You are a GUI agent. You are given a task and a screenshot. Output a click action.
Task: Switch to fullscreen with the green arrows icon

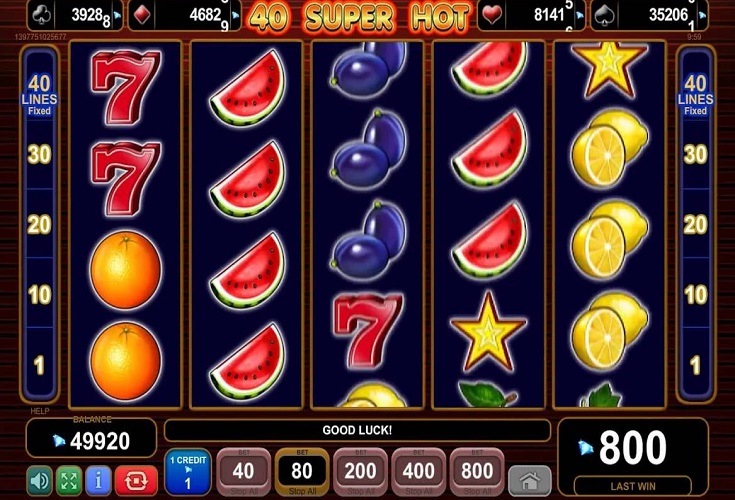68,480
